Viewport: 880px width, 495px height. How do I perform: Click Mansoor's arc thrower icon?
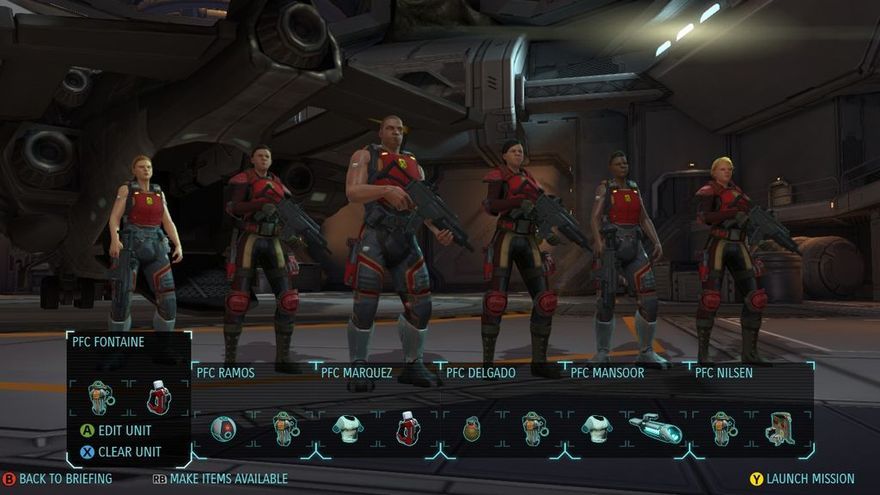pyautogui.click(x=655, y=429)
